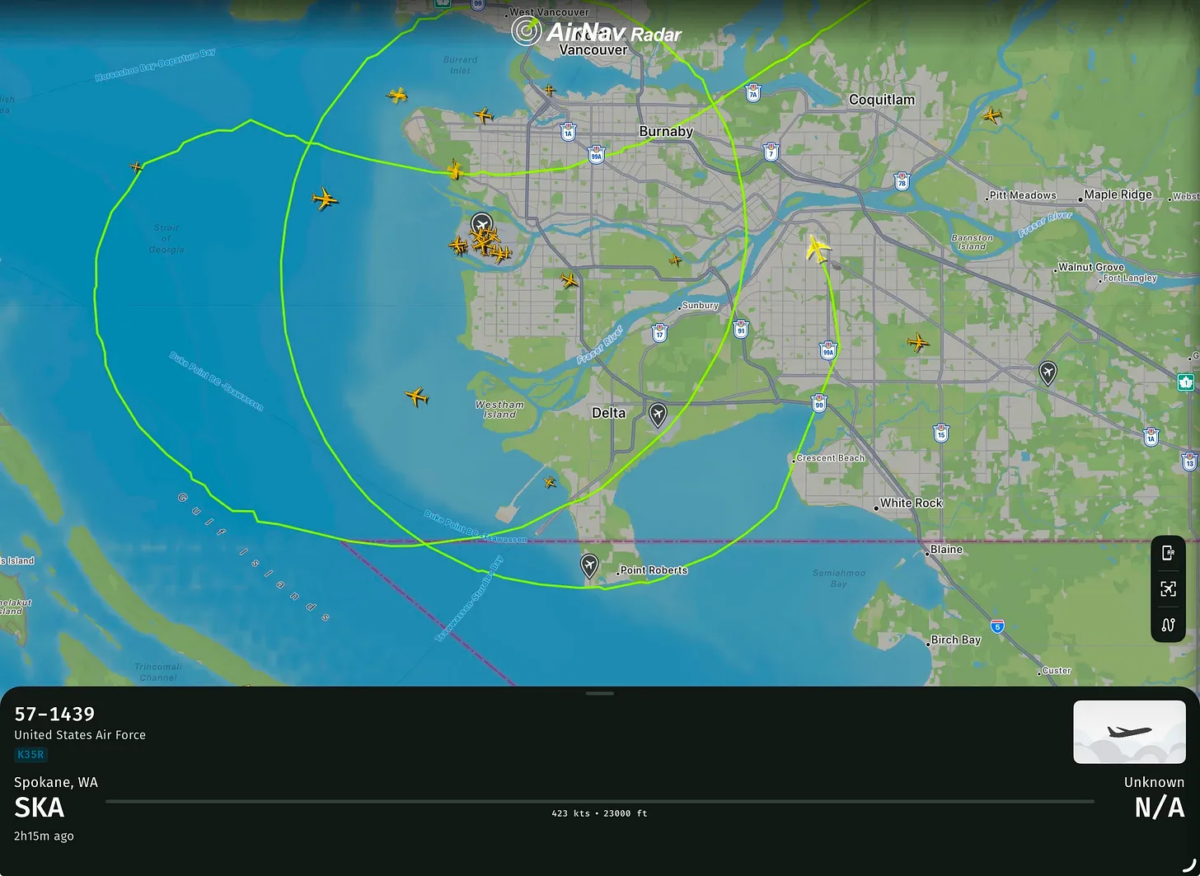Open the aircraft photo thumbnail
The image size is (1200, 876).
[1129, 732]
